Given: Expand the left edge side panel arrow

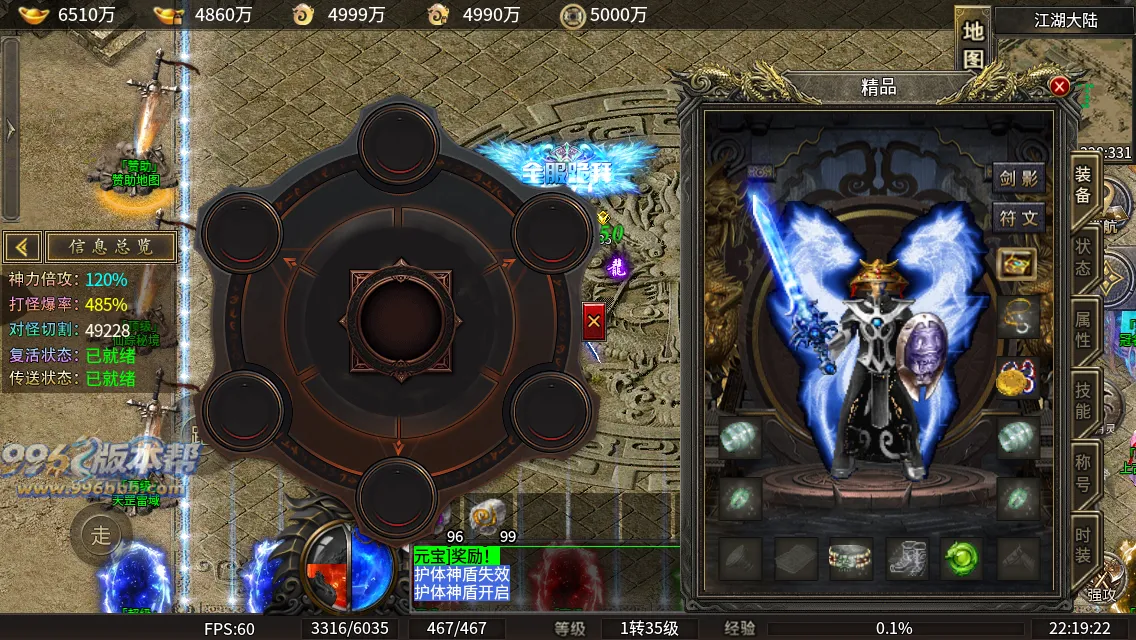Looking at the screenshot, I should click(10, 130).
